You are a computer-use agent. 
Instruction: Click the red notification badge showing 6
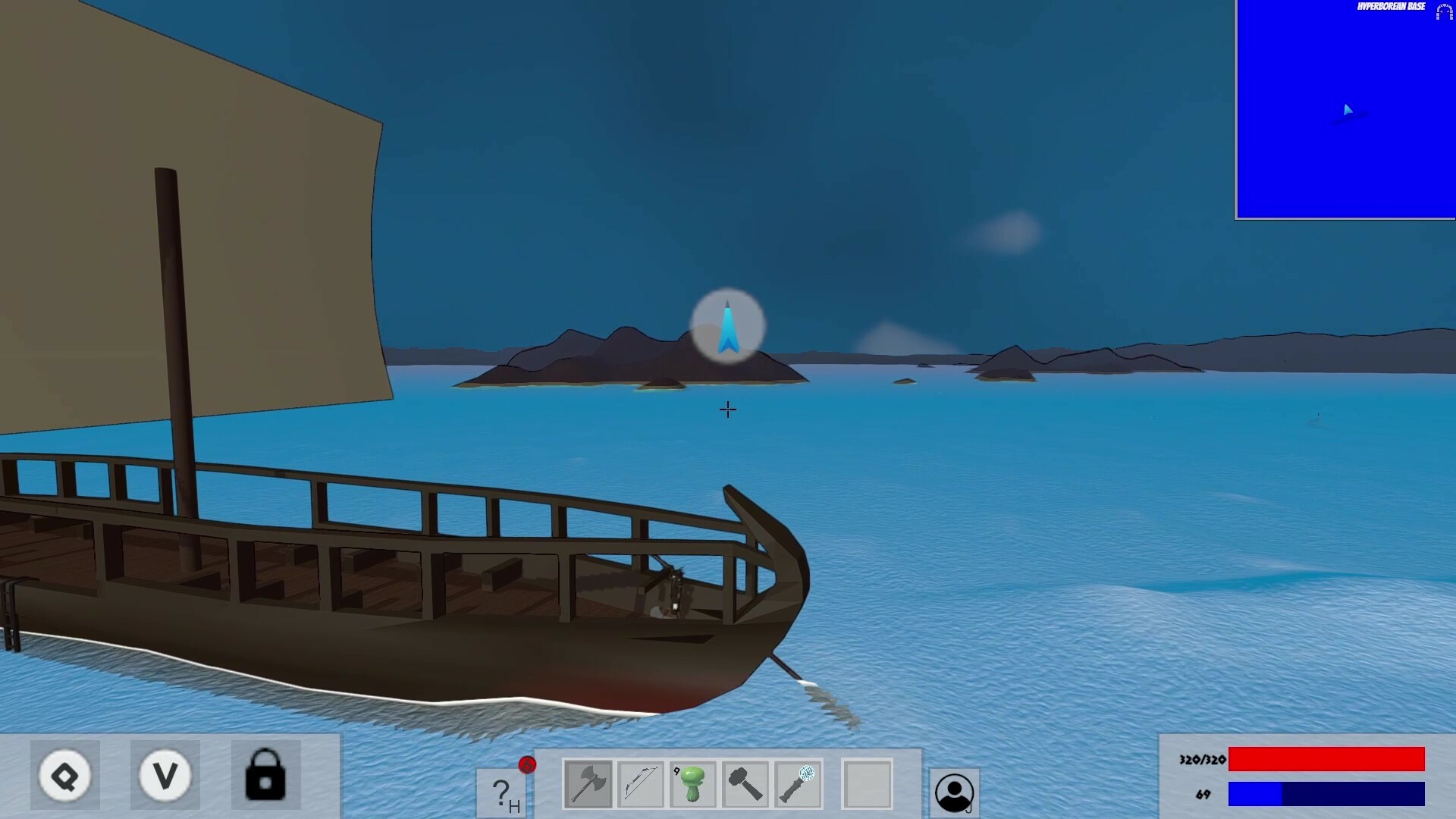(526, 766)
